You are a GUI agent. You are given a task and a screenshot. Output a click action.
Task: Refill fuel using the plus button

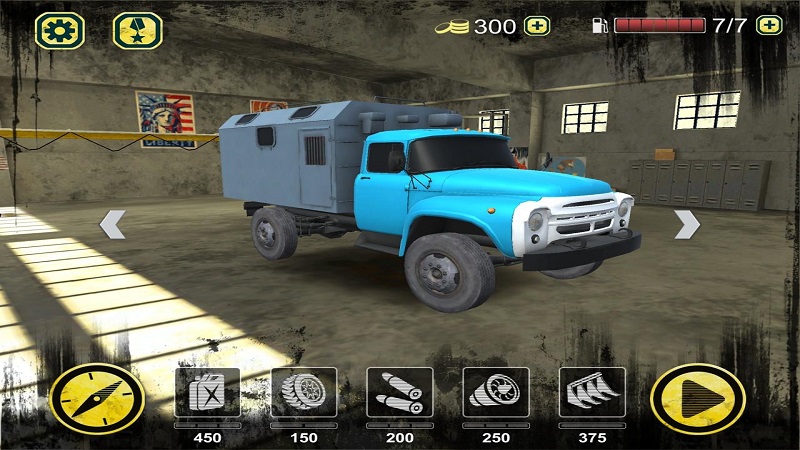pyautogui.click(x=768, y=26)
